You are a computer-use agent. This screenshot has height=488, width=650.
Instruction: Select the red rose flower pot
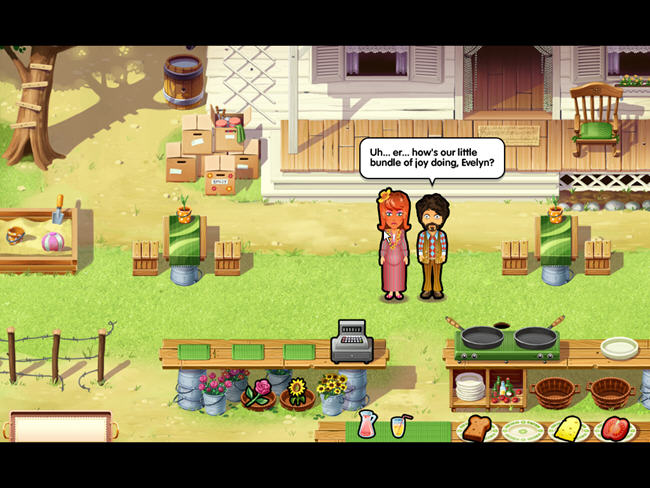click(x=260, y=391)
